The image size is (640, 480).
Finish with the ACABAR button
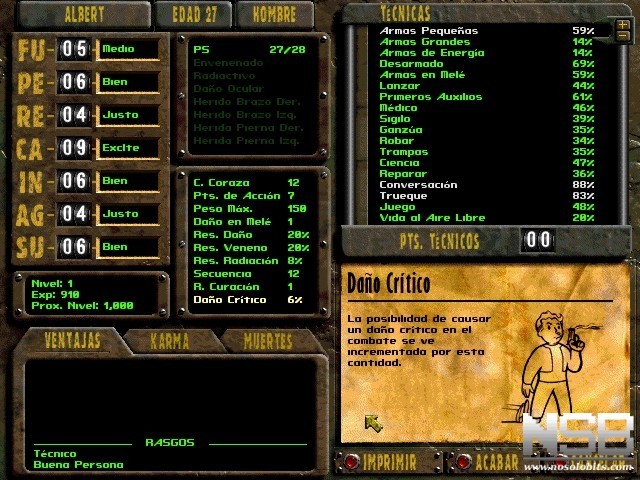click(x=496, y=463)
